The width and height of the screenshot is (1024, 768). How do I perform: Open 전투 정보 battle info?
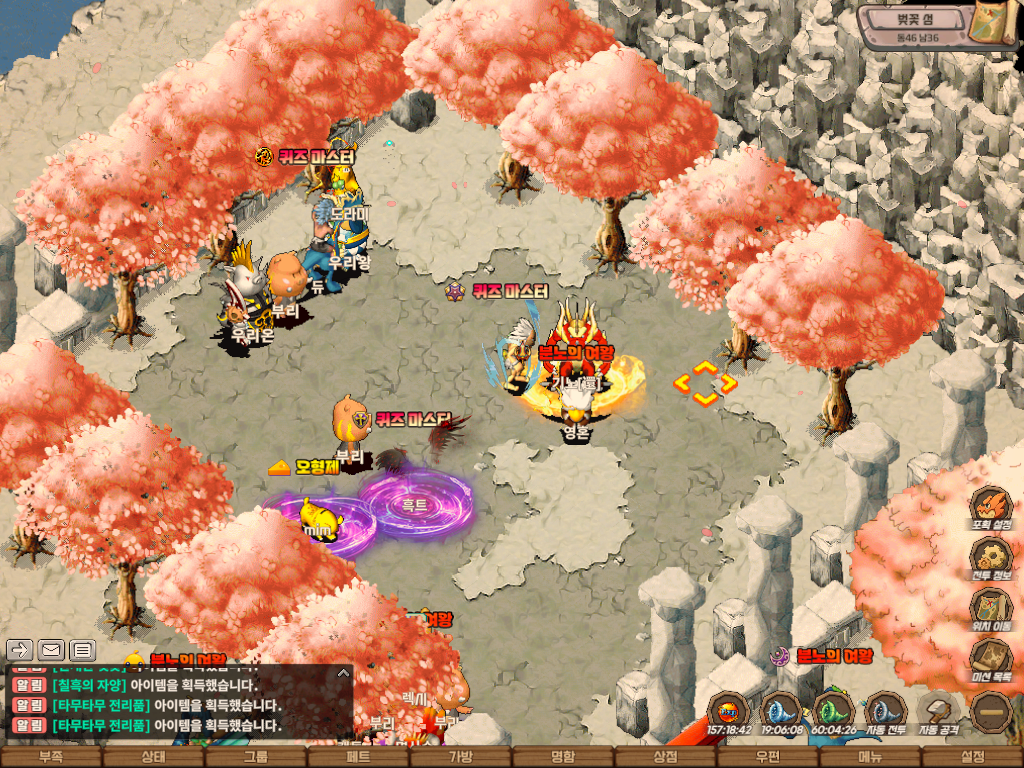[990, 558]
